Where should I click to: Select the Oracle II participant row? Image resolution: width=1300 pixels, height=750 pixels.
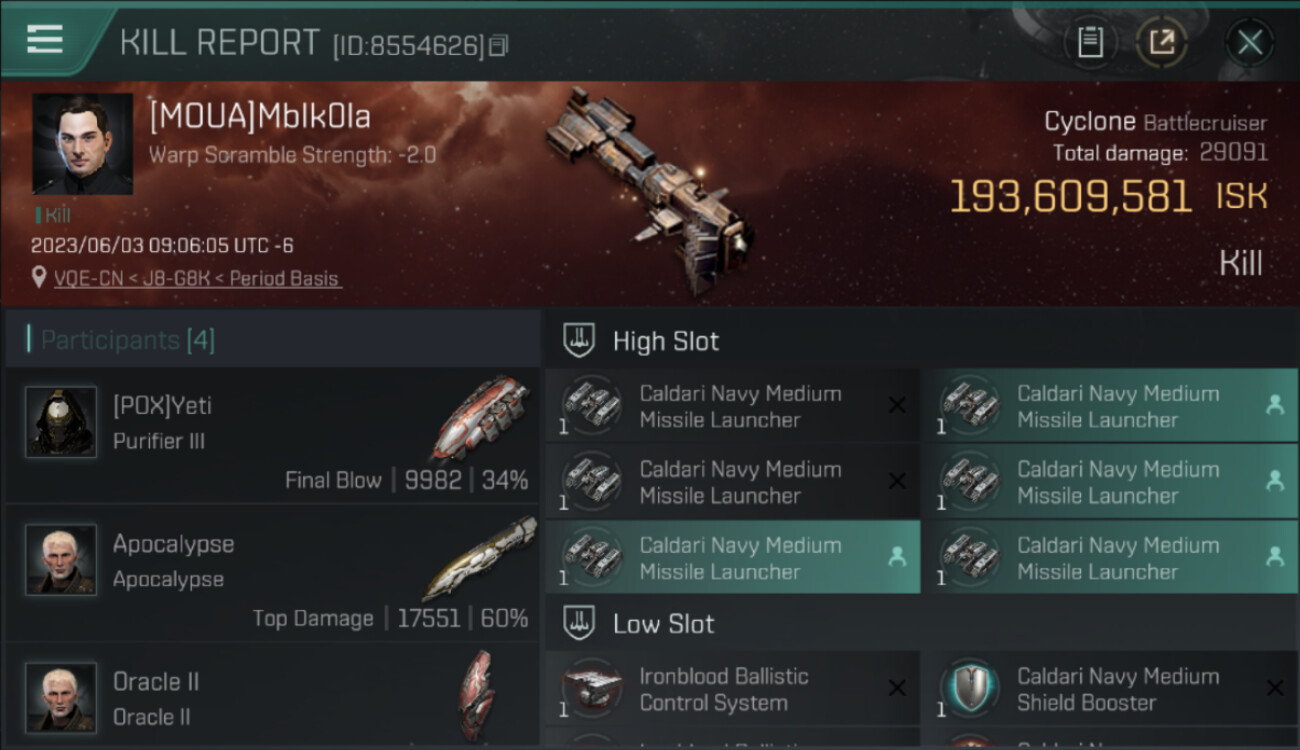(272, 697)
